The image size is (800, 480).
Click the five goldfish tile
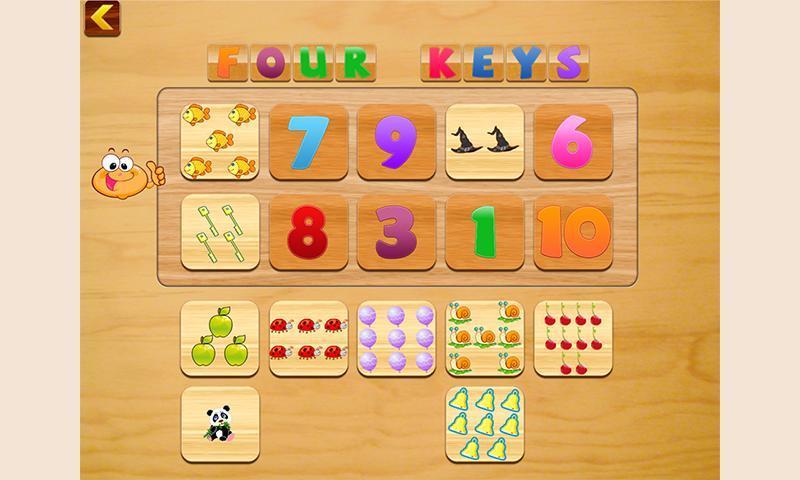click(220, 142)
